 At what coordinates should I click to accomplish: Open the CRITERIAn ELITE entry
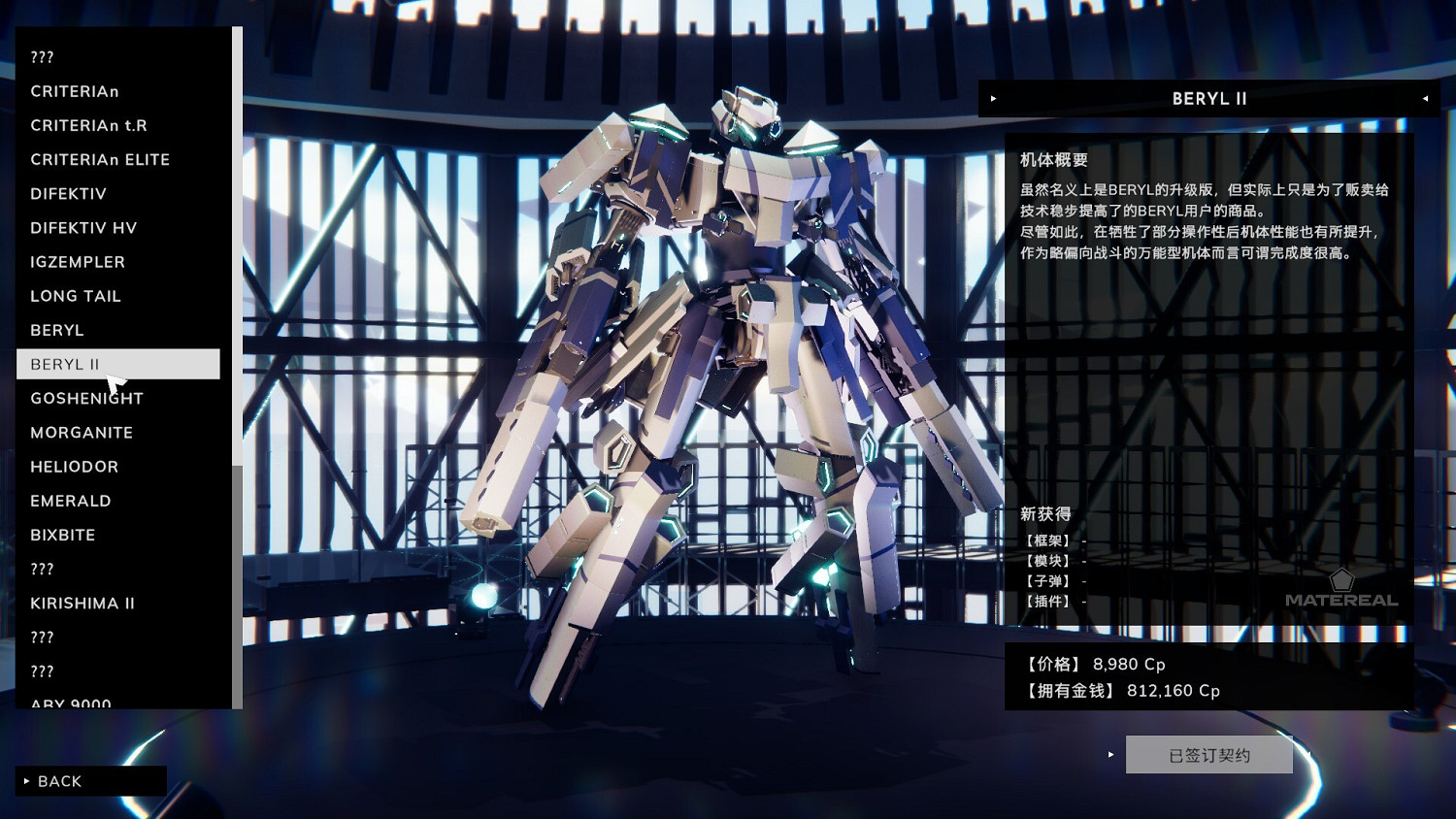100,159
